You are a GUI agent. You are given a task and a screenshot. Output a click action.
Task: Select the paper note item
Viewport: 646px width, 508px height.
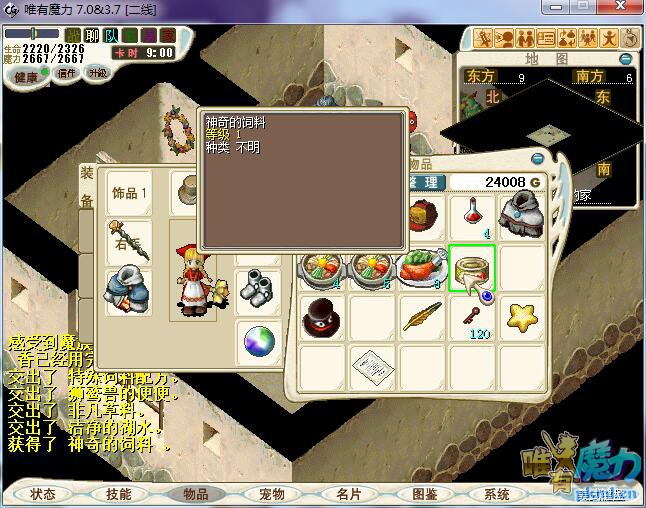[373, 364]
